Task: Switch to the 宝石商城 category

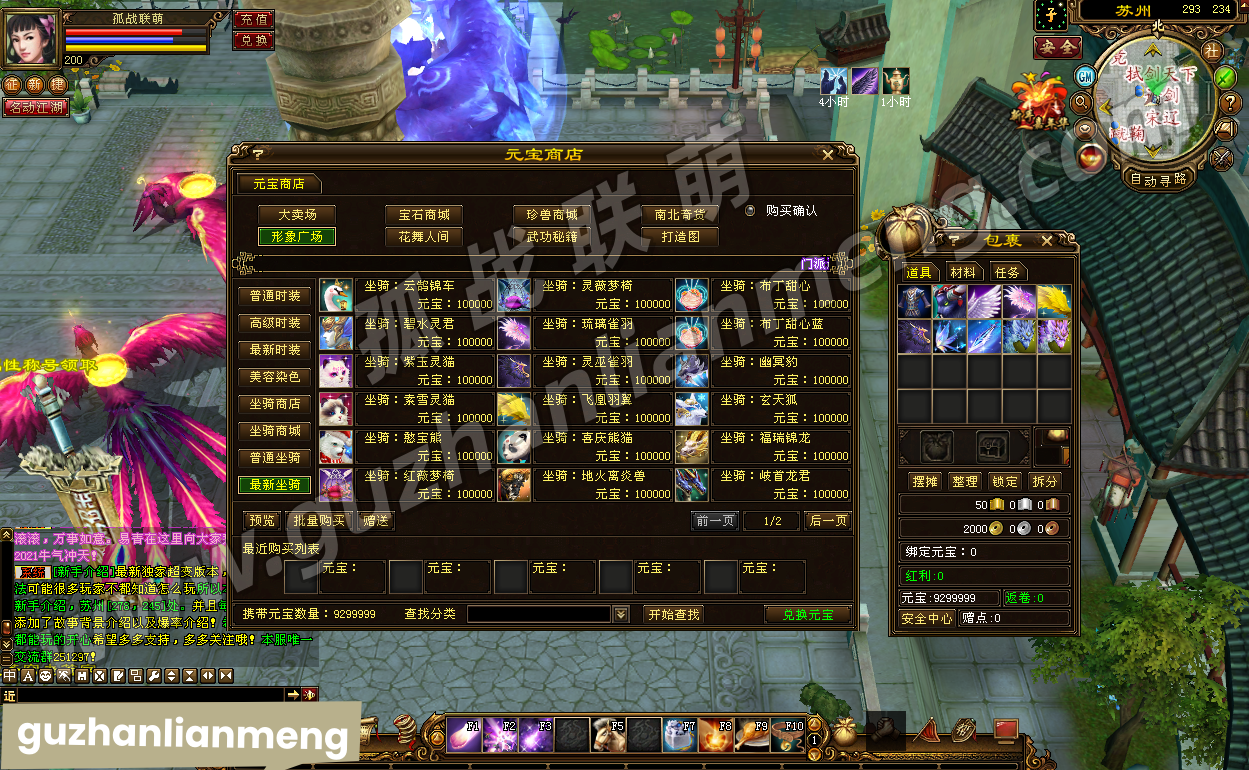Action: 424,215
